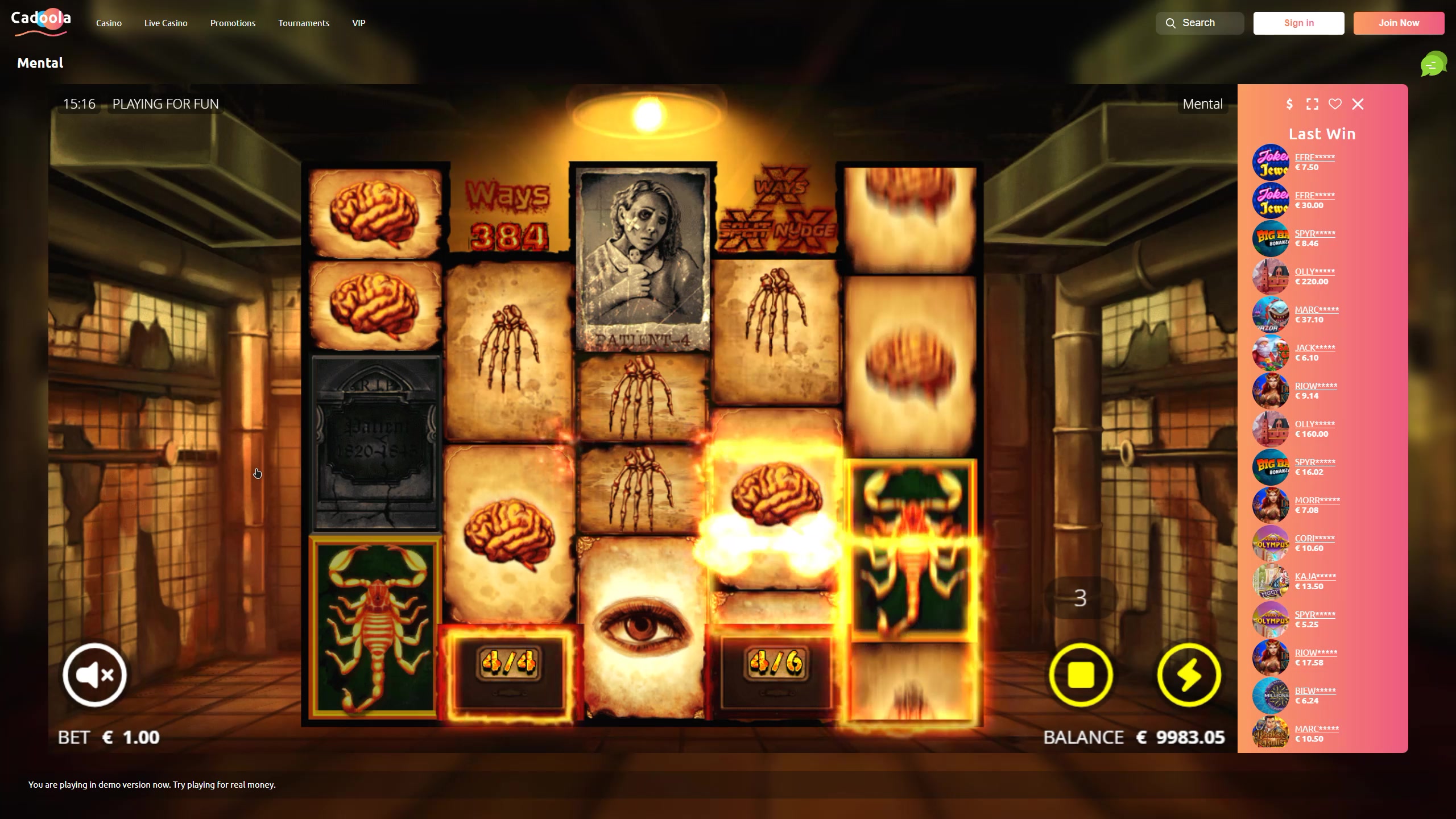
Task: Sign in to the account
Action: [1298, 23]
